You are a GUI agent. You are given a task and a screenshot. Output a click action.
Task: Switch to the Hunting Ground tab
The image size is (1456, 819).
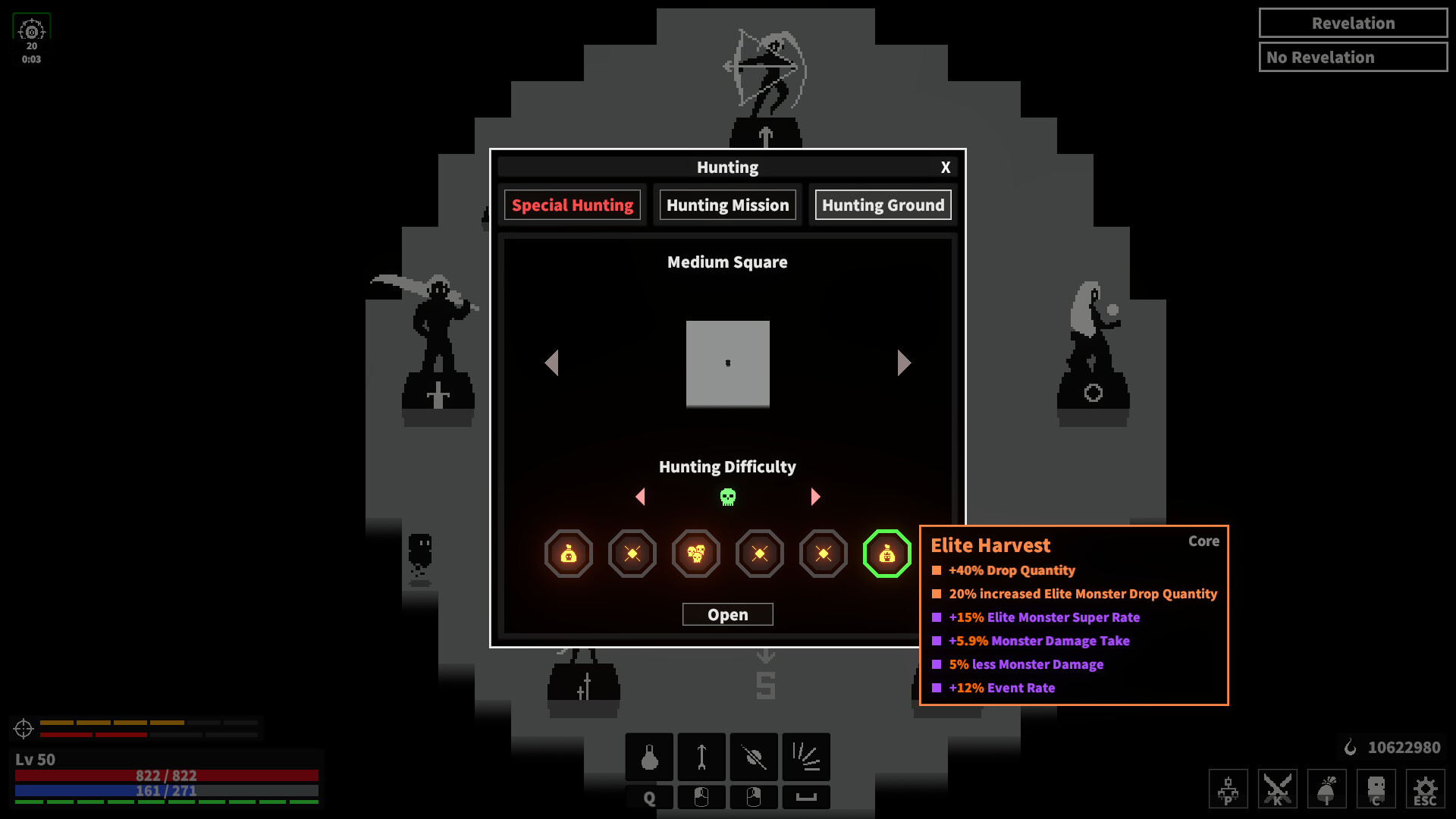click(882, 205)
